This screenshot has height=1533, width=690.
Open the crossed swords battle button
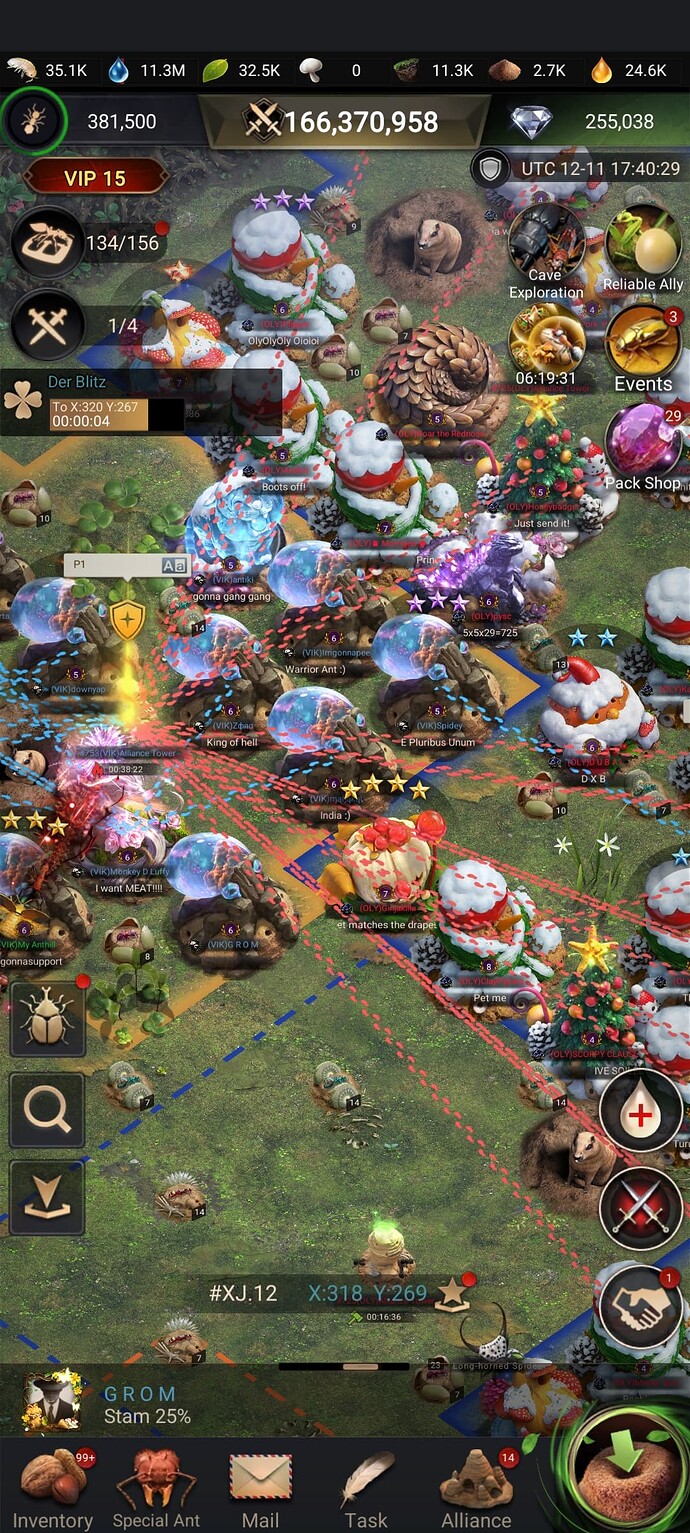[640, 1209]
